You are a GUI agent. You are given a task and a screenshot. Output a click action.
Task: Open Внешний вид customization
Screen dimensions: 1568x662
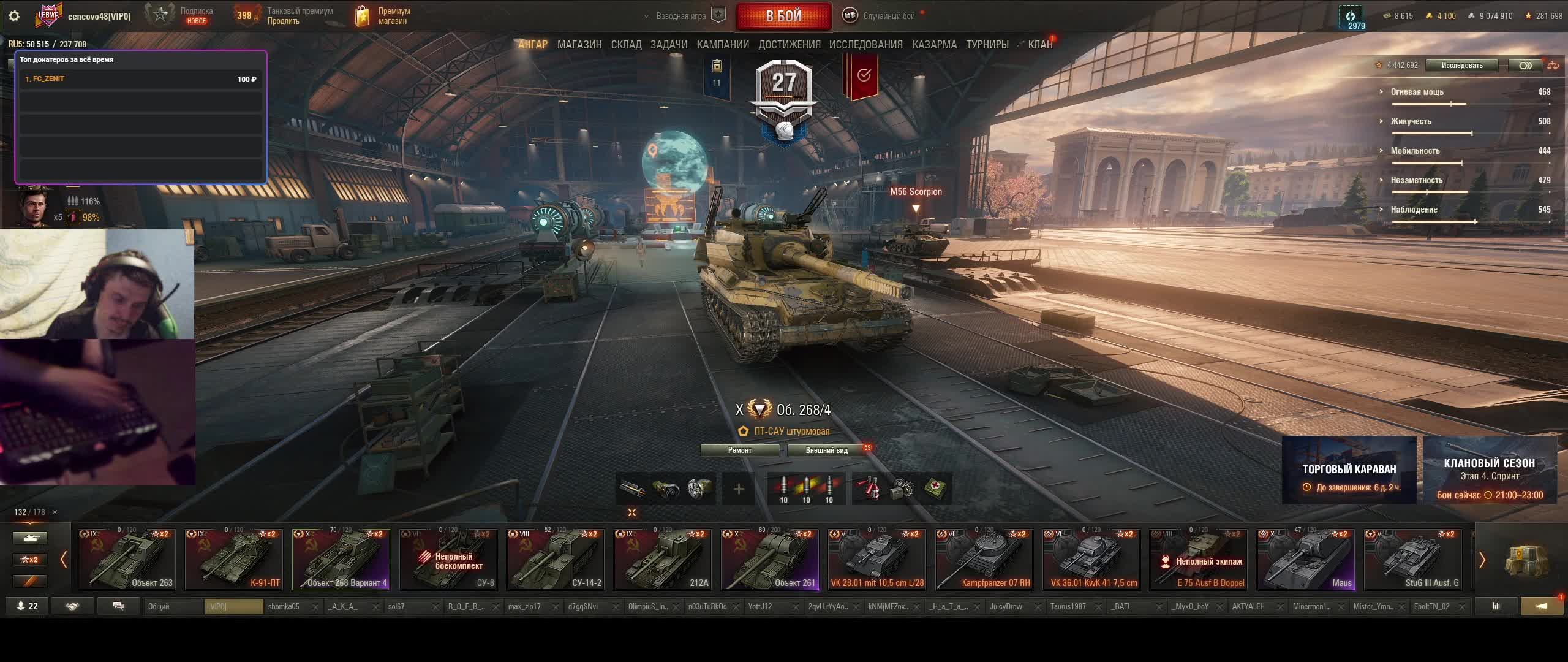coord(826,451)
